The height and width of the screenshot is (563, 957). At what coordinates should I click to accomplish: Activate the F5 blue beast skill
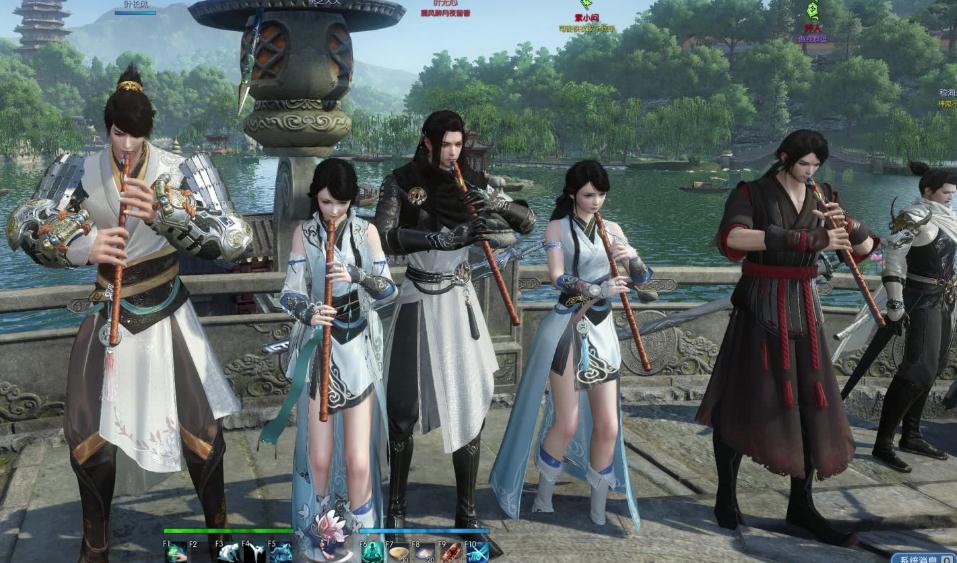(x=281, y=552)
